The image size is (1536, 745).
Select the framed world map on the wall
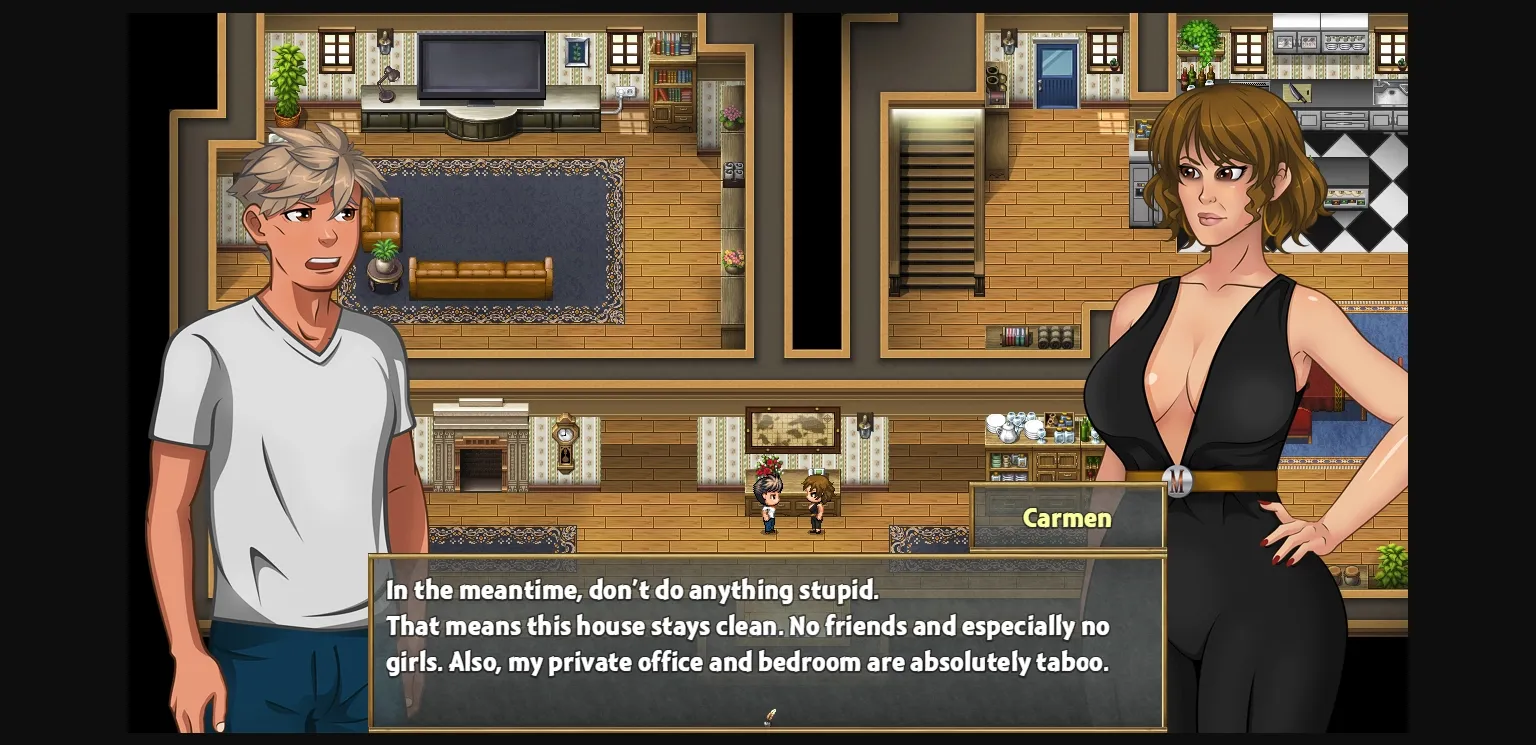(x=793, y=427)
